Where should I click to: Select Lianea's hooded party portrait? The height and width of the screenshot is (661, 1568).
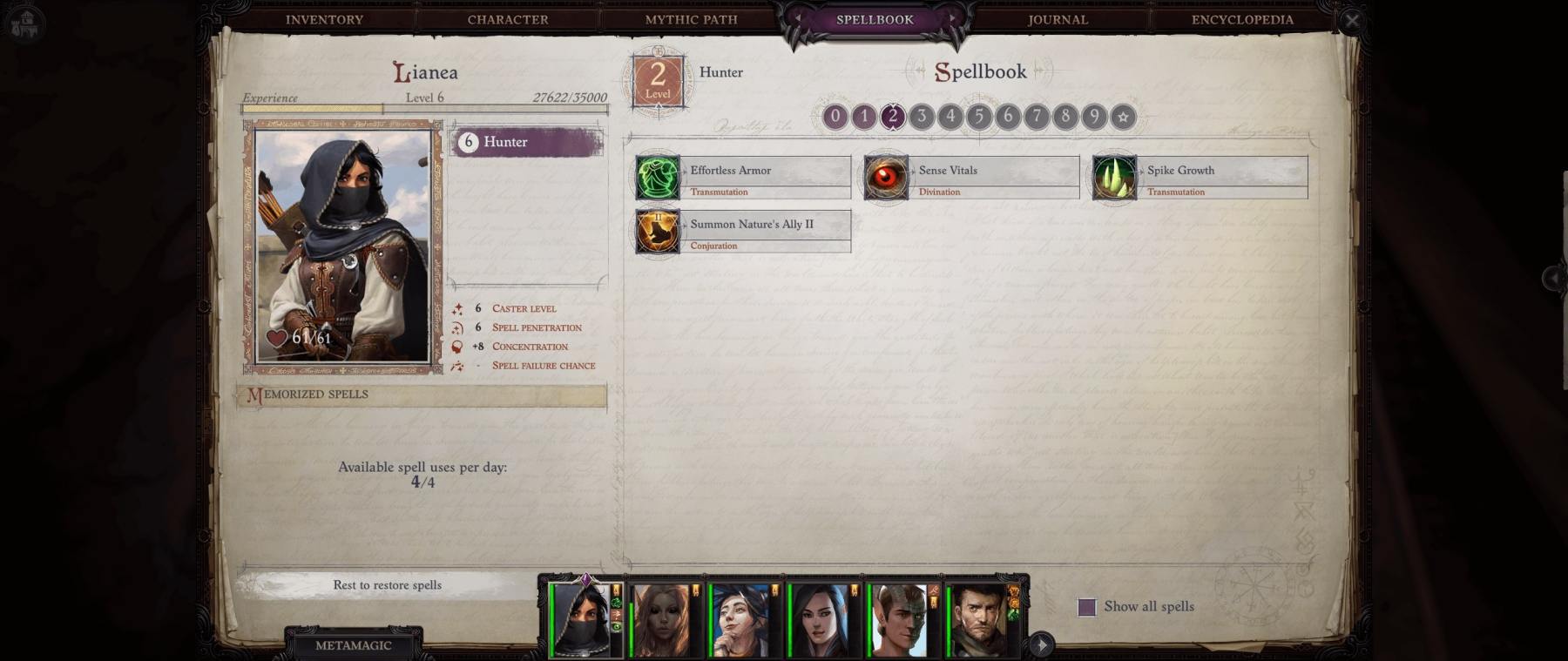click(x=582, y=620)
